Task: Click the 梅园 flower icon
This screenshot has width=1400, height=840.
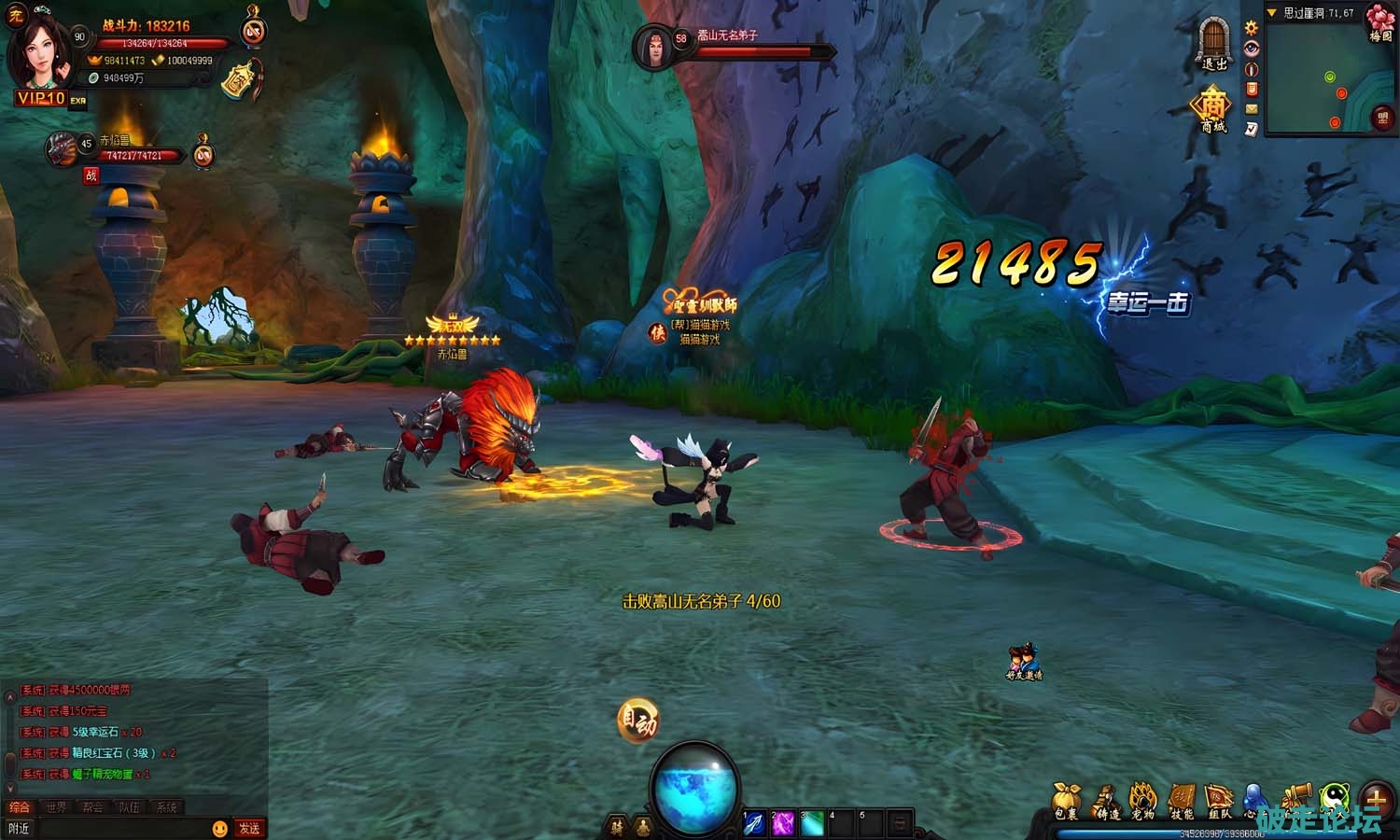Action: pyautogui.click(x=1380, y=21)
